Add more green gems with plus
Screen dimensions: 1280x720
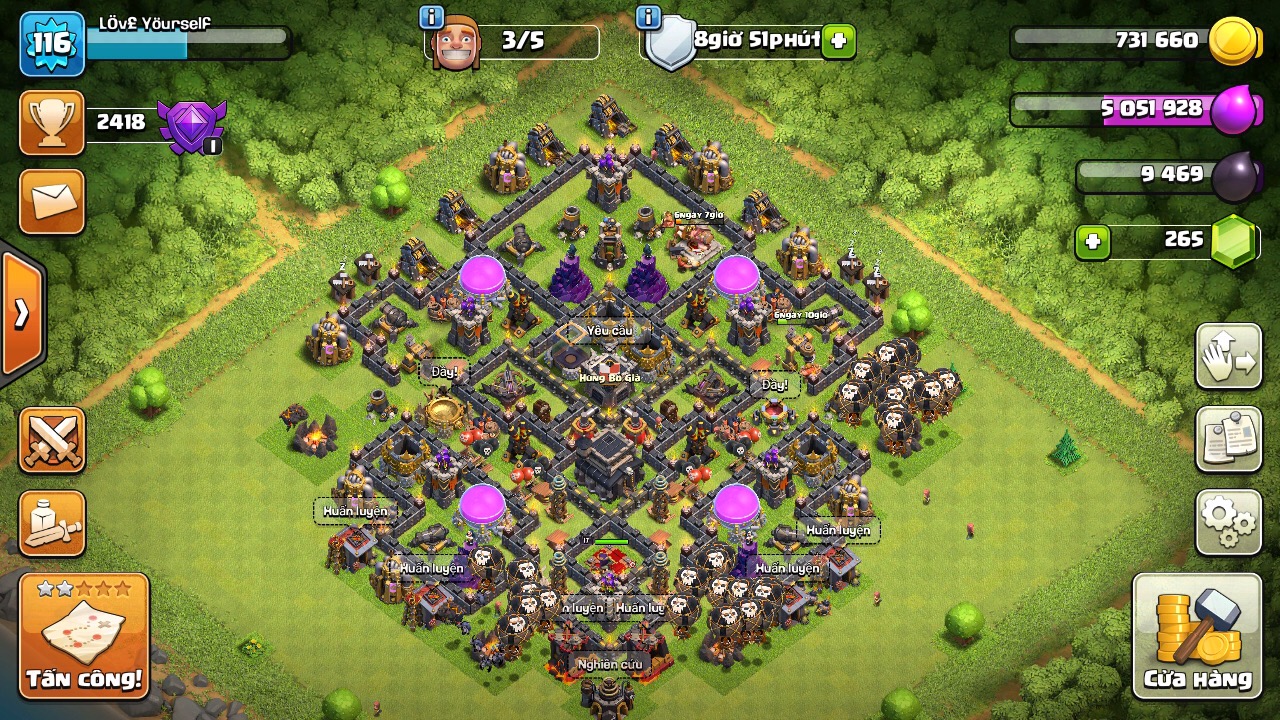pyautogui.click(x=1093, y=242)
